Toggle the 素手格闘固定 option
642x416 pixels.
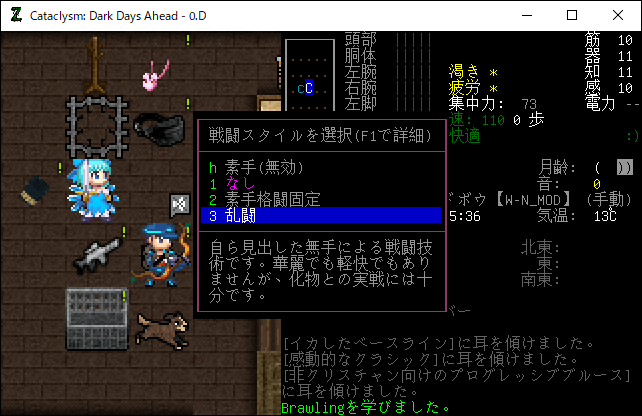(264, 199)
